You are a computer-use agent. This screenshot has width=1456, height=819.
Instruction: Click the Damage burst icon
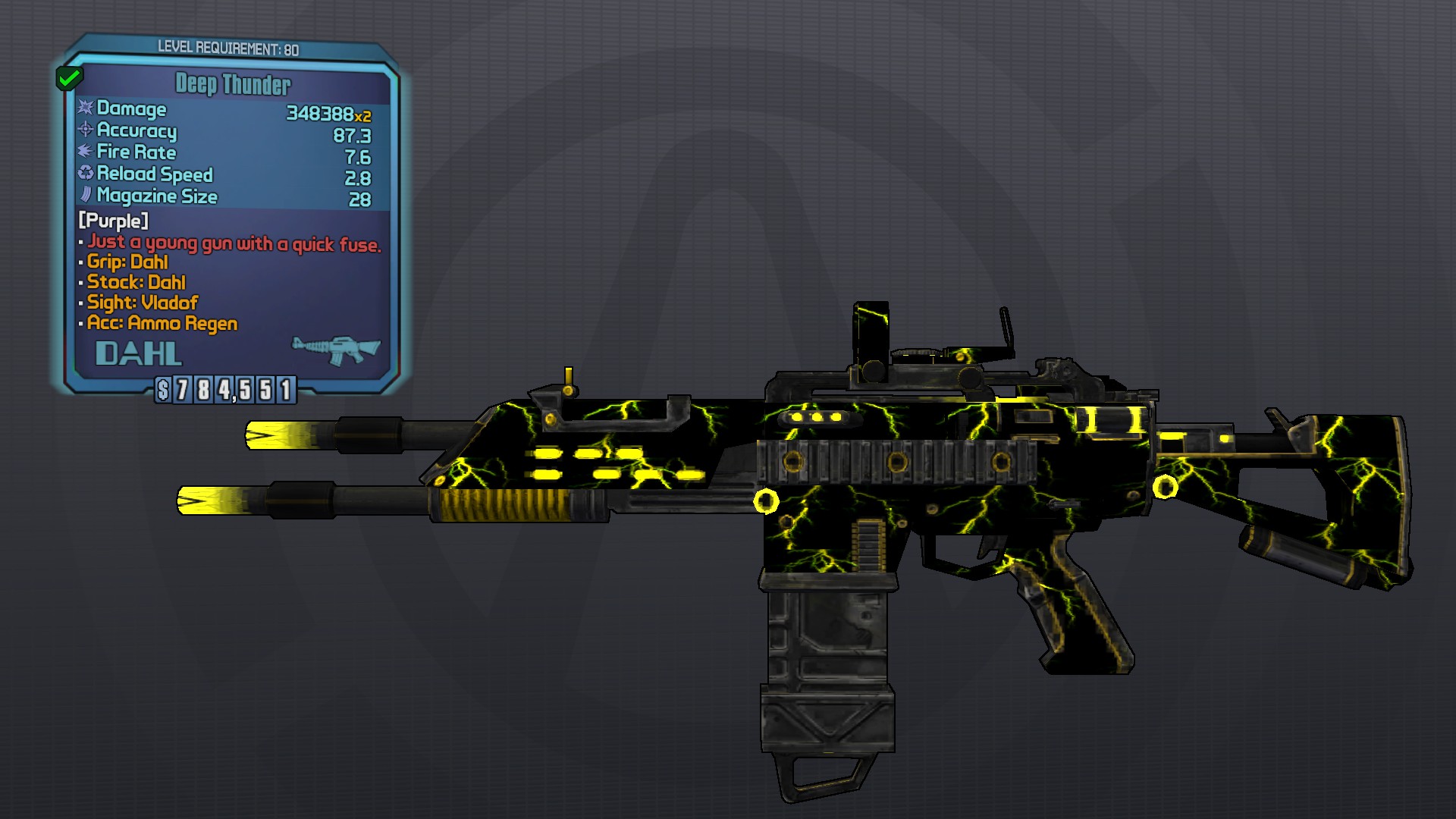coord(86,109)
